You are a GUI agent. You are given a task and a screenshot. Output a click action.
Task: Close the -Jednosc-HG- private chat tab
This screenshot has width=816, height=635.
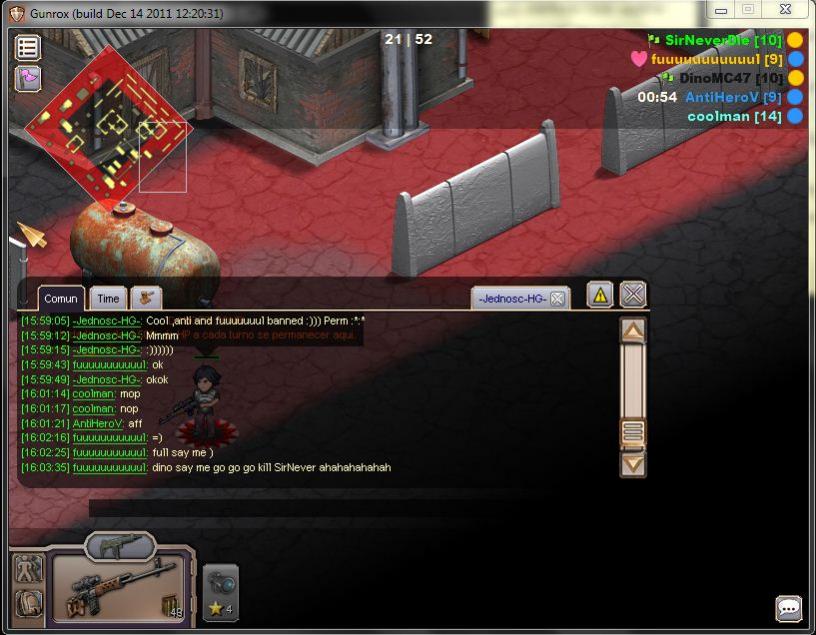click(x=557, y=298)
